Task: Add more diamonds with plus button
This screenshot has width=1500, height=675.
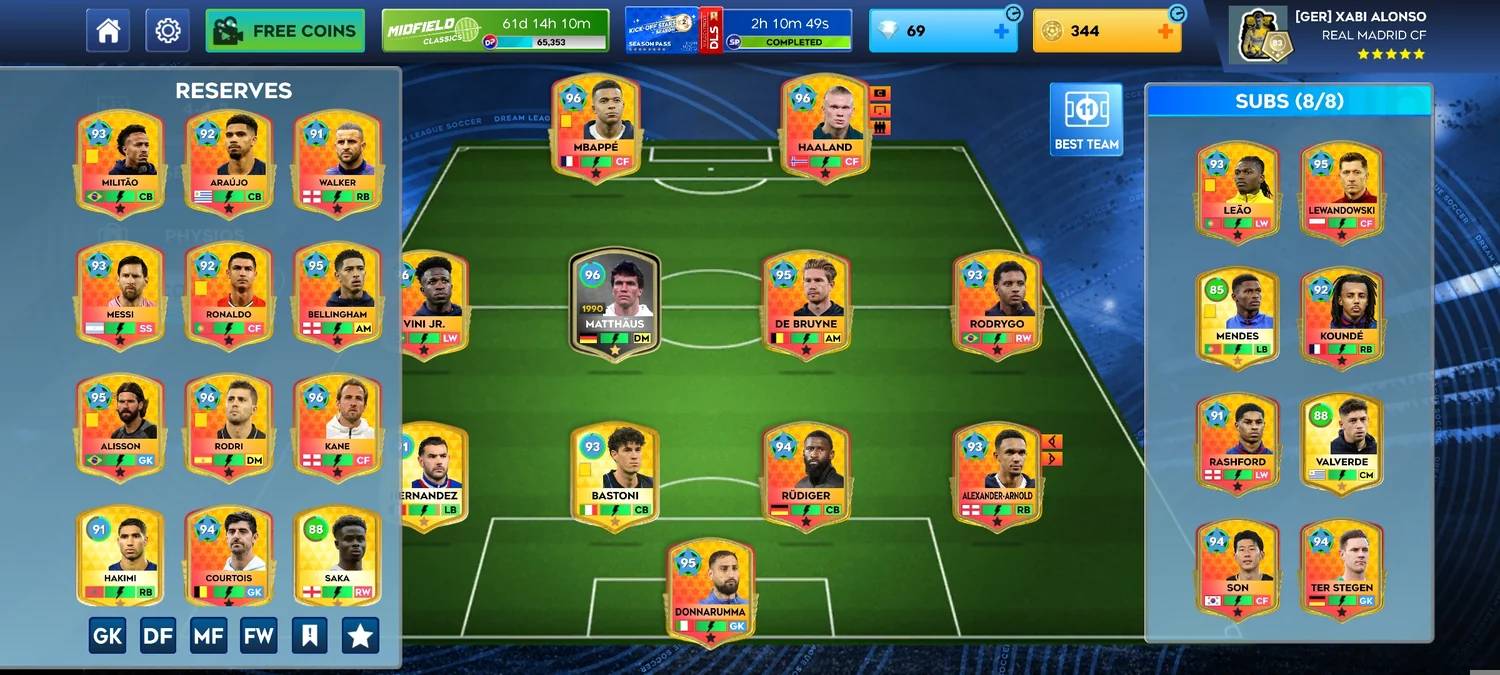Action: click(x=1001, y=31)
